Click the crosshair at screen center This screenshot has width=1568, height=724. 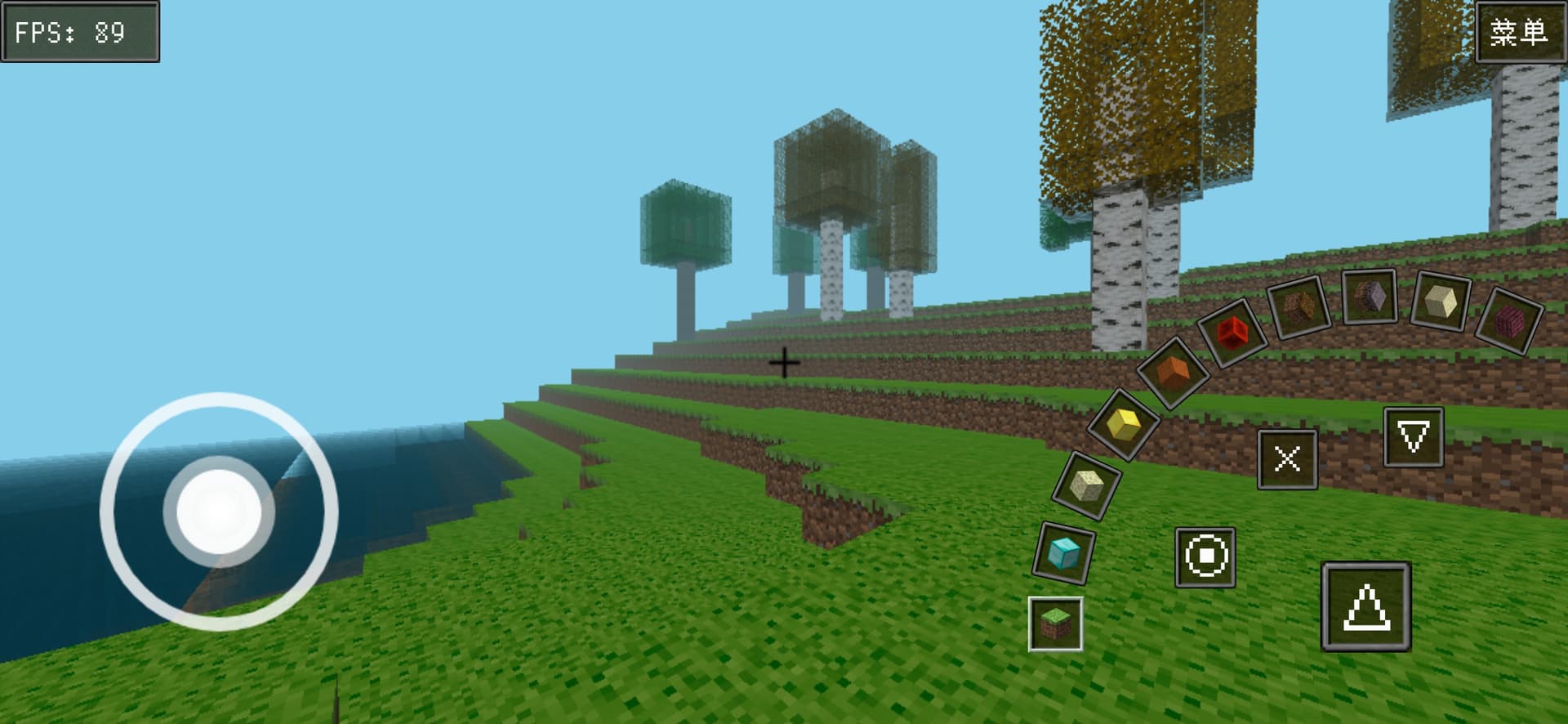tap(784, 362)
